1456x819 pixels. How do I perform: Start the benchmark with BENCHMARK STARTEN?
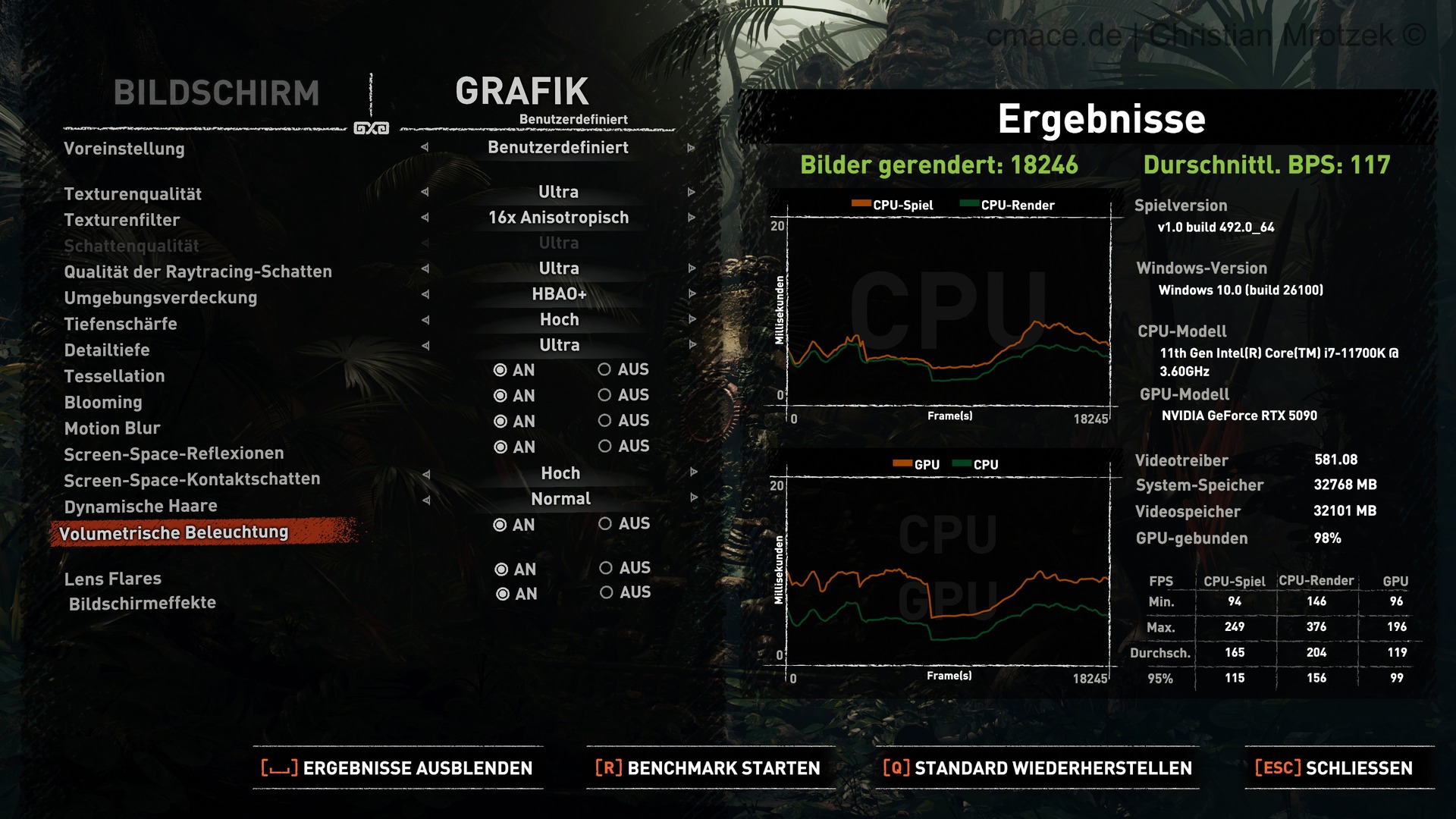tap(708, 768)
